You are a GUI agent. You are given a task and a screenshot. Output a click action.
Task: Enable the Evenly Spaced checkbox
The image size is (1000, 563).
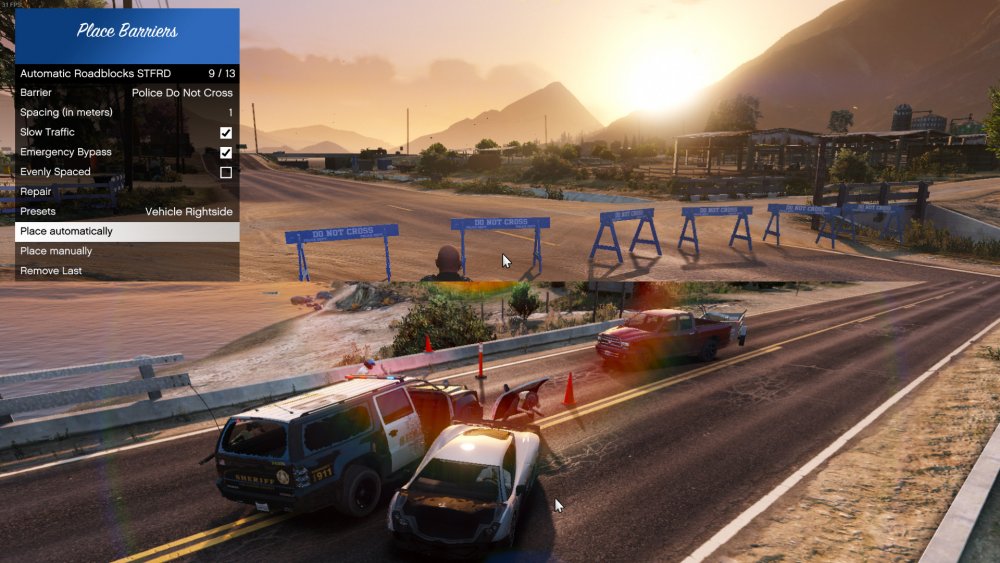point(226,172)
